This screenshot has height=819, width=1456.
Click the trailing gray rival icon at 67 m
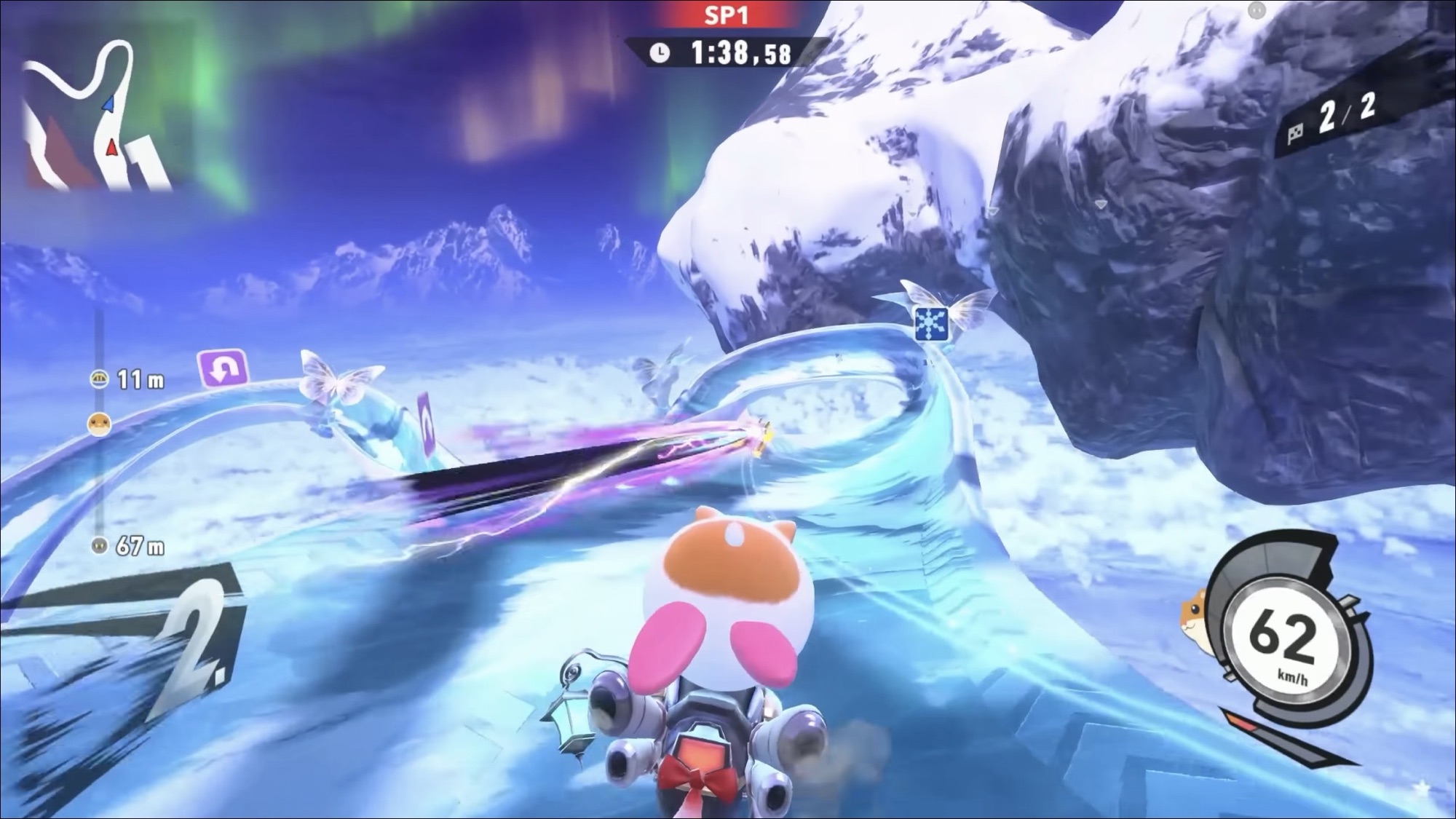[100, 545]
